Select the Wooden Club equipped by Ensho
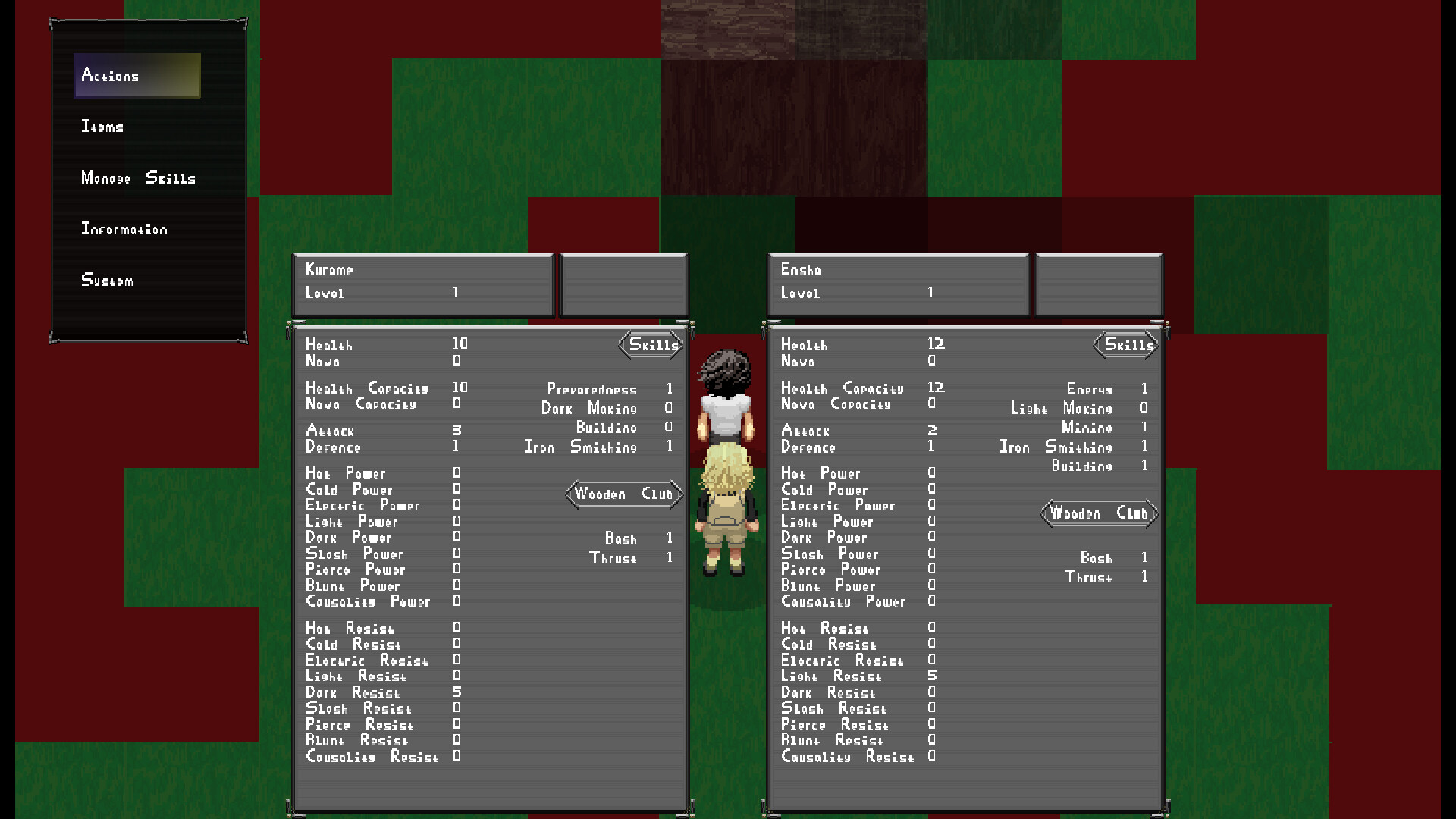The image size is (1456, 819). point(1099,513)
